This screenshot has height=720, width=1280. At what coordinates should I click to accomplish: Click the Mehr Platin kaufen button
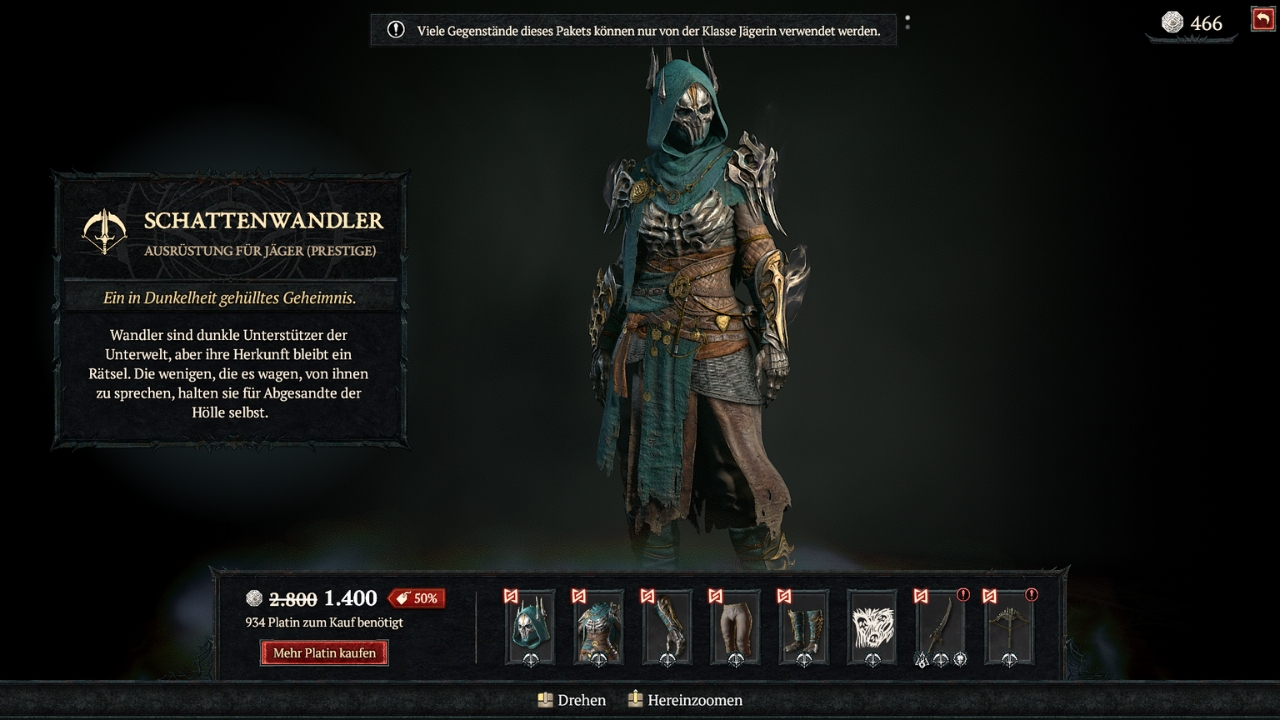pos(324,653)
